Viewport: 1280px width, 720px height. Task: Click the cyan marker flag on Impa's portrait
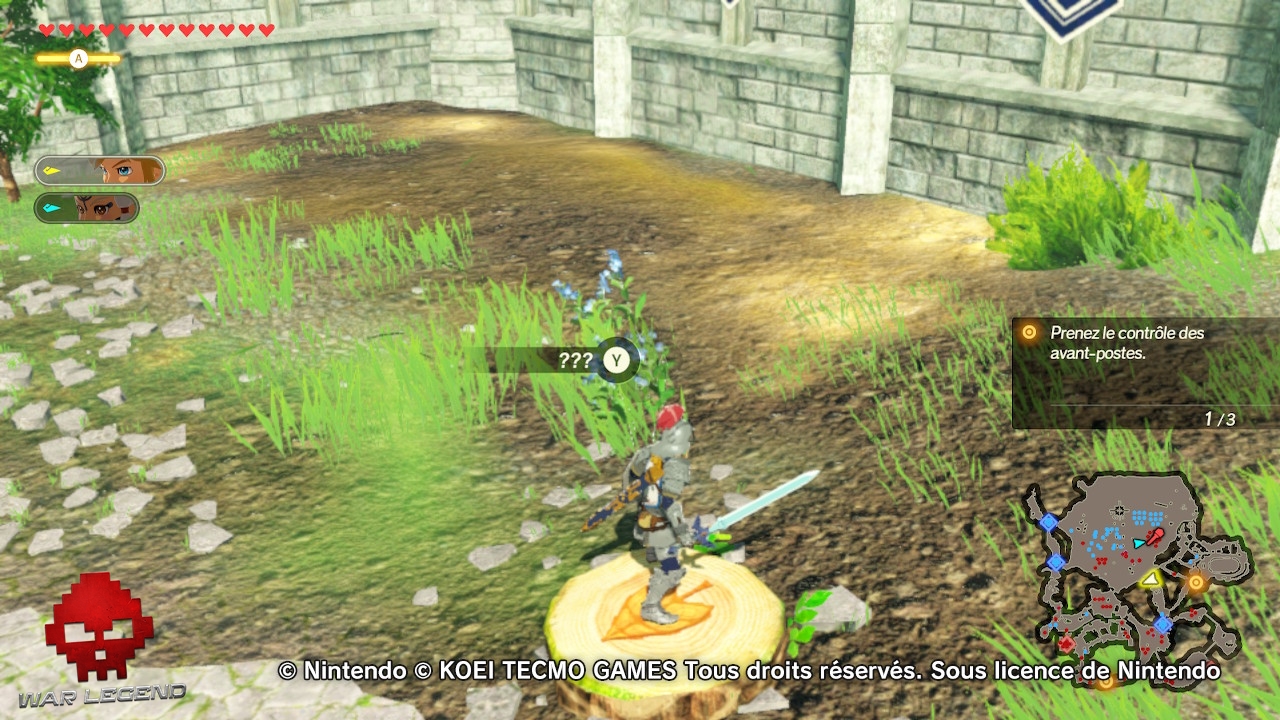52,207
